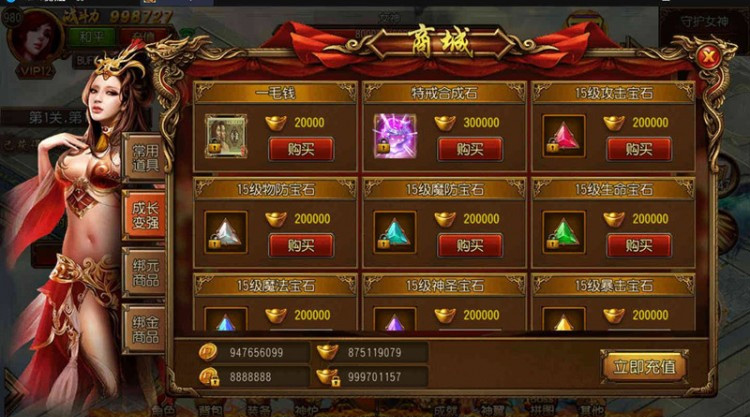
Task: Buy the 一毛钱 item
Action: coord(301,149)
